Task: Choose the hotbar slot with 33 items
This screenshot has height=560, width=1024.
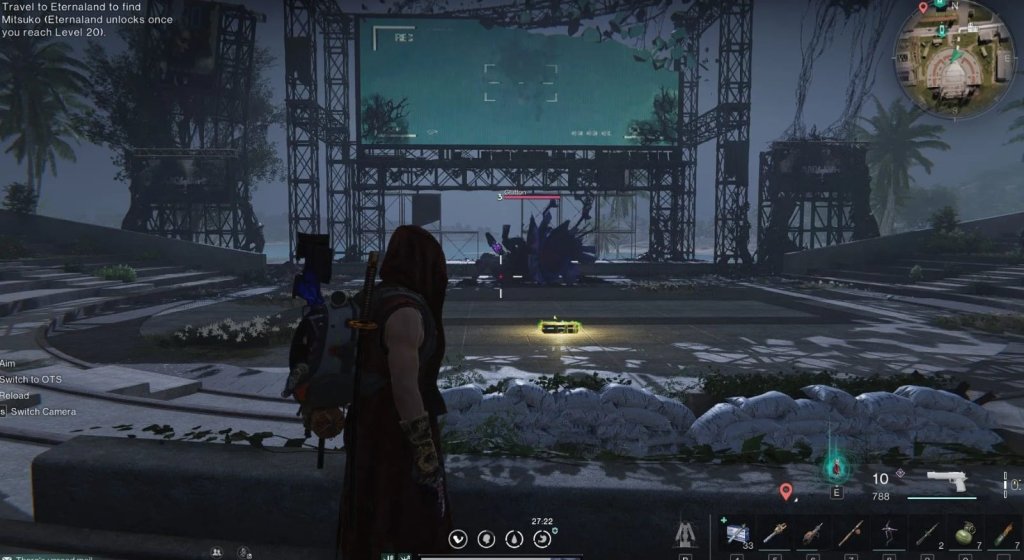Action: [x=738, y=532]
